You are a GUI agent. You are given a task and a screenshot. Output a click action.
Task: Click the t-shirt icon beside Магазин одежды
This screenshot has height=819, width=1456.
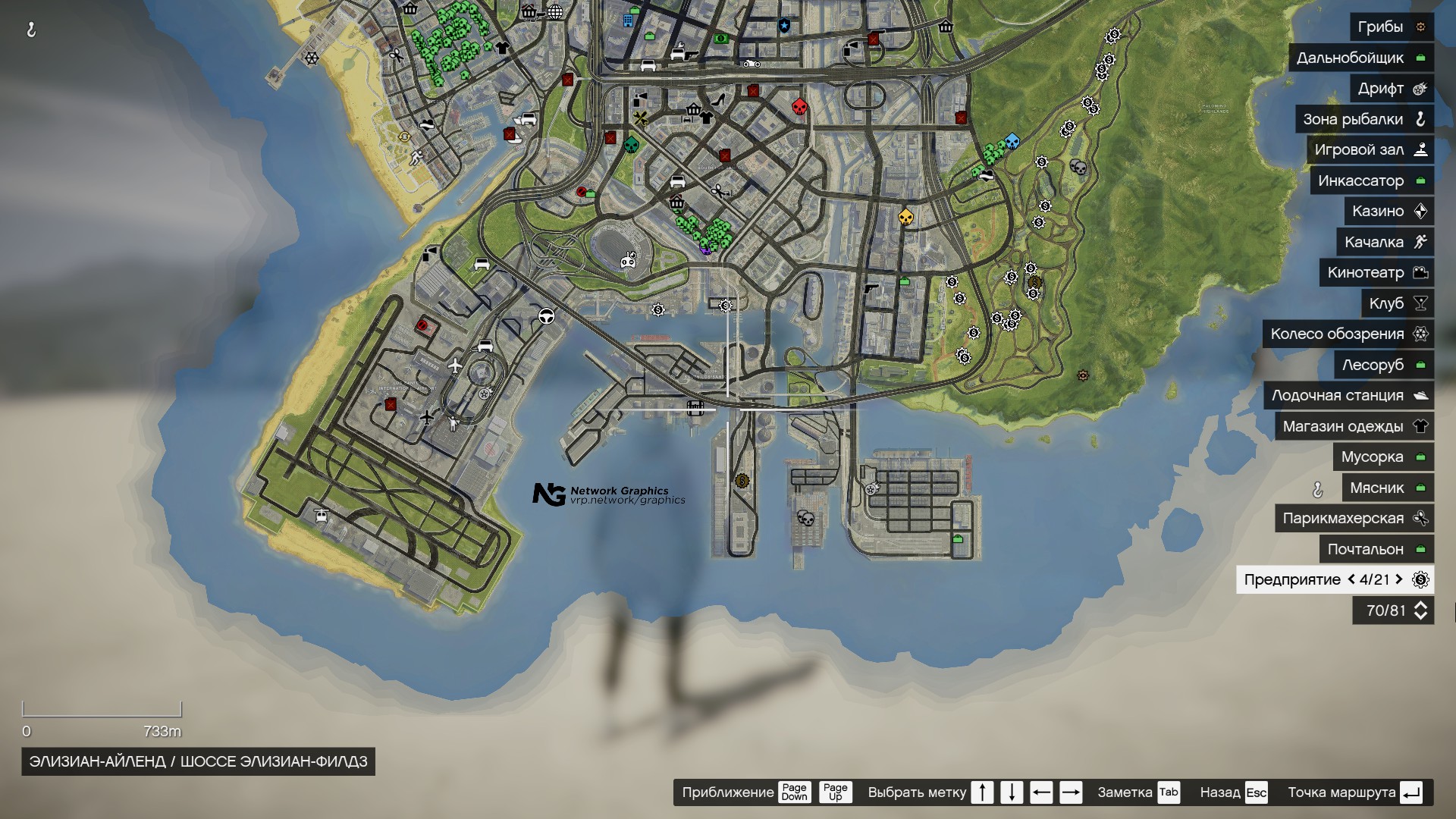coord(1420,426)
